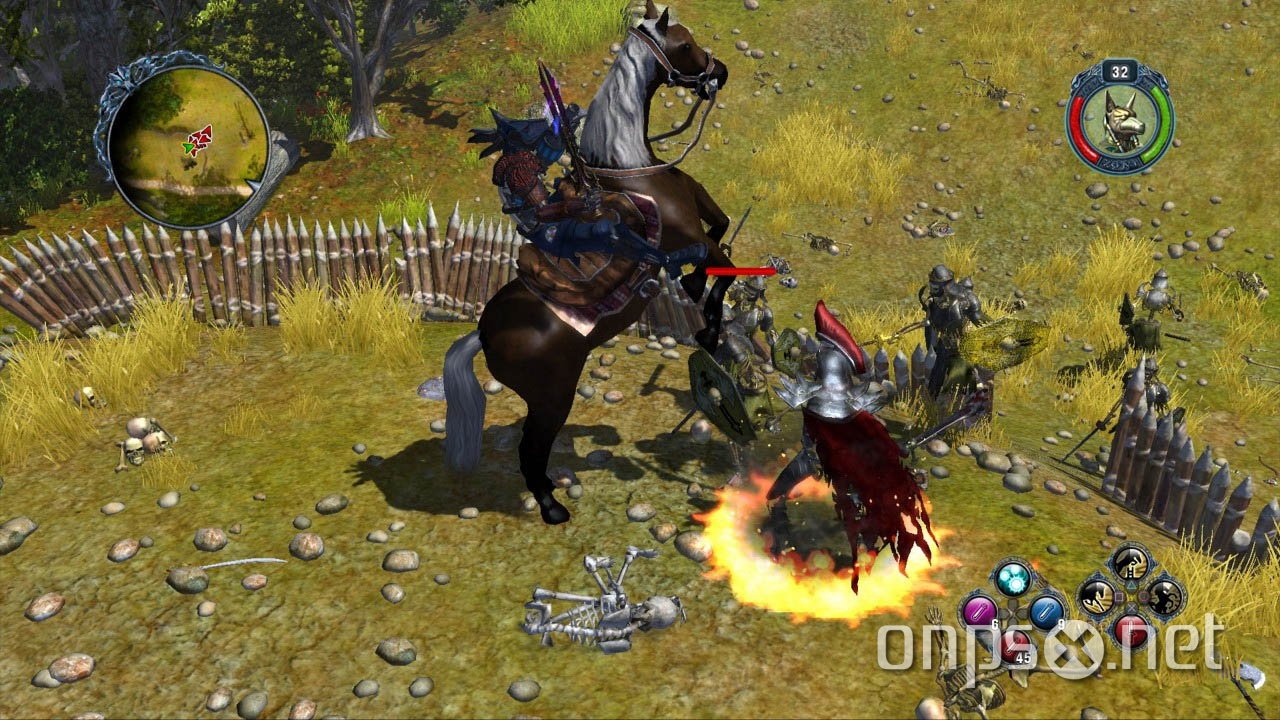The width and height of the screenshot is (1280, 720).
Task: Select the cyan energy skill orb
Action: click(1013, 577)
